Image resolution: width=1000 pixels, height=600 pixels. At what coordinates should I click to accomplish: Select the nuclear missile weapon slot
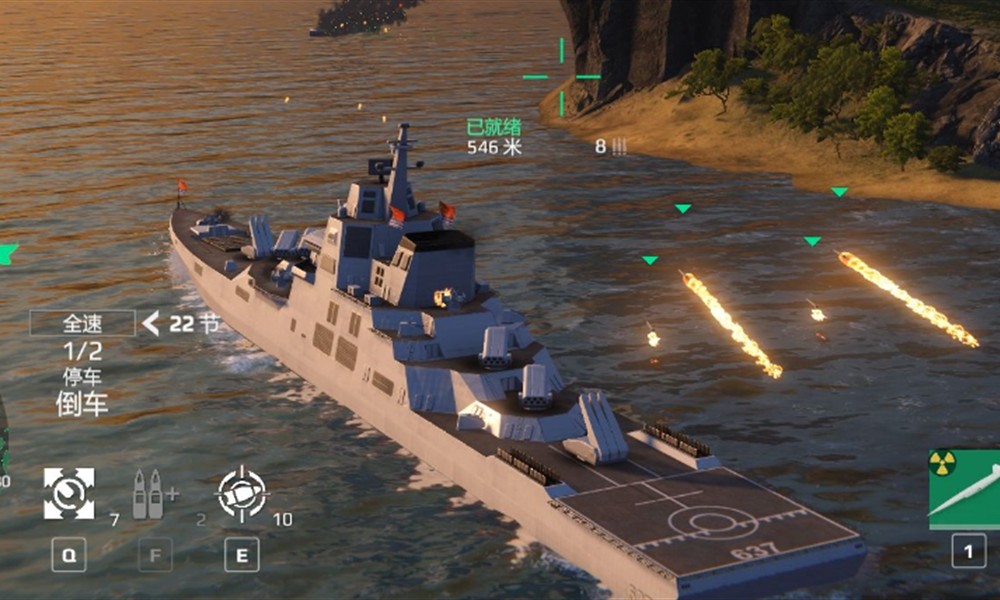pyautogui.click(x=964, y=490)
